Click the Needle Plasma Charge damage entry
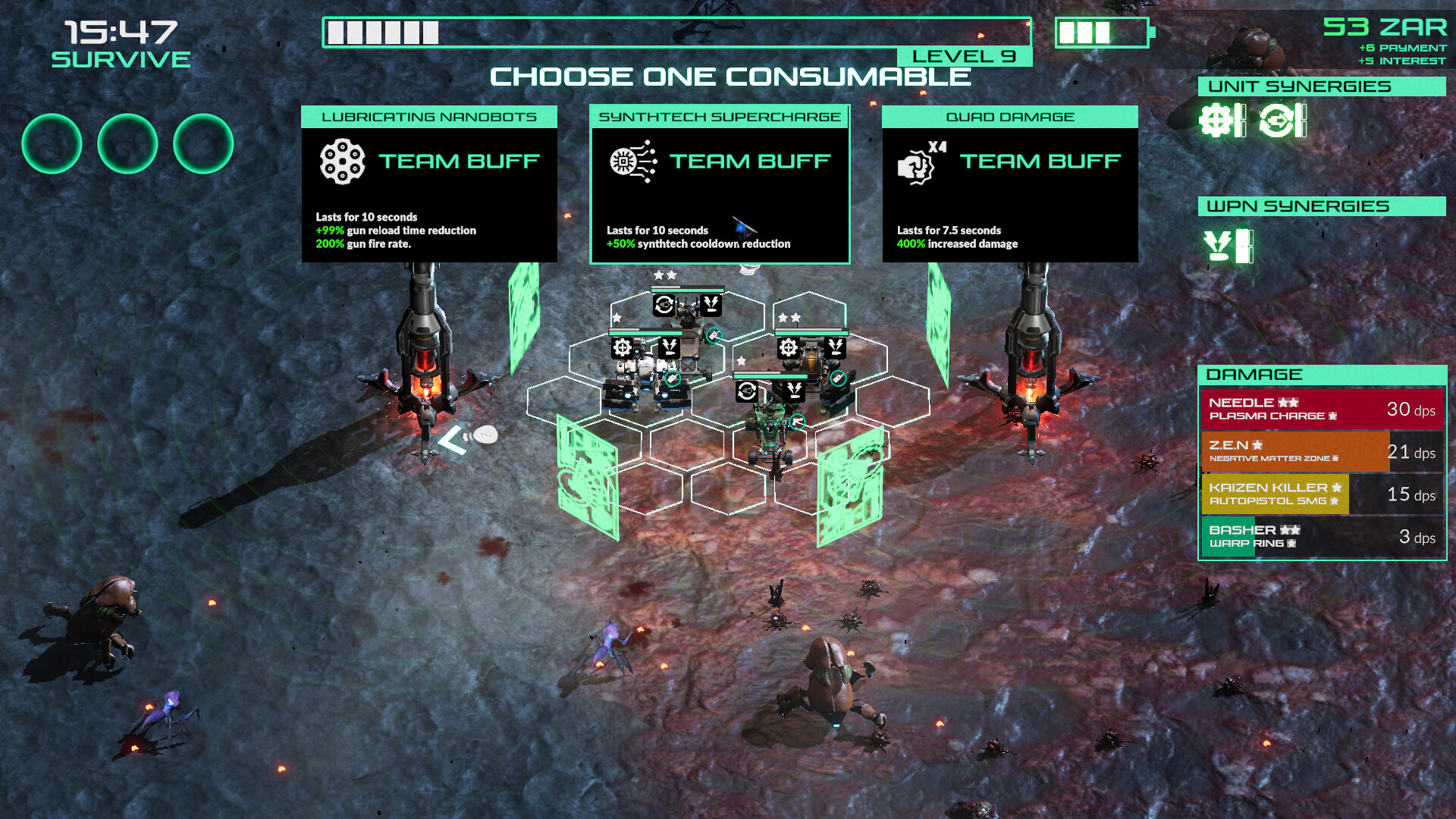1456x819 pixels. pyautogui.click(x=1323, y=409)
